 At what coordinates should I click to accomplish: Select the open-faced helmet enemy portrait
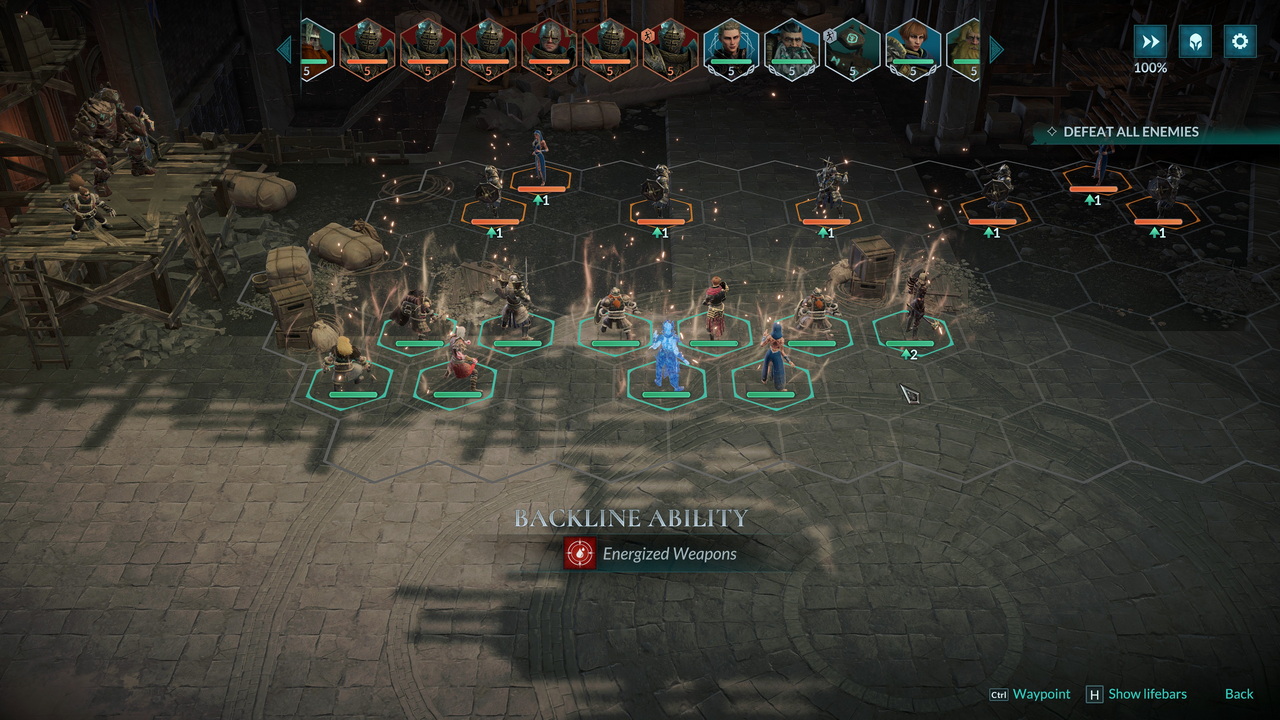549,48
